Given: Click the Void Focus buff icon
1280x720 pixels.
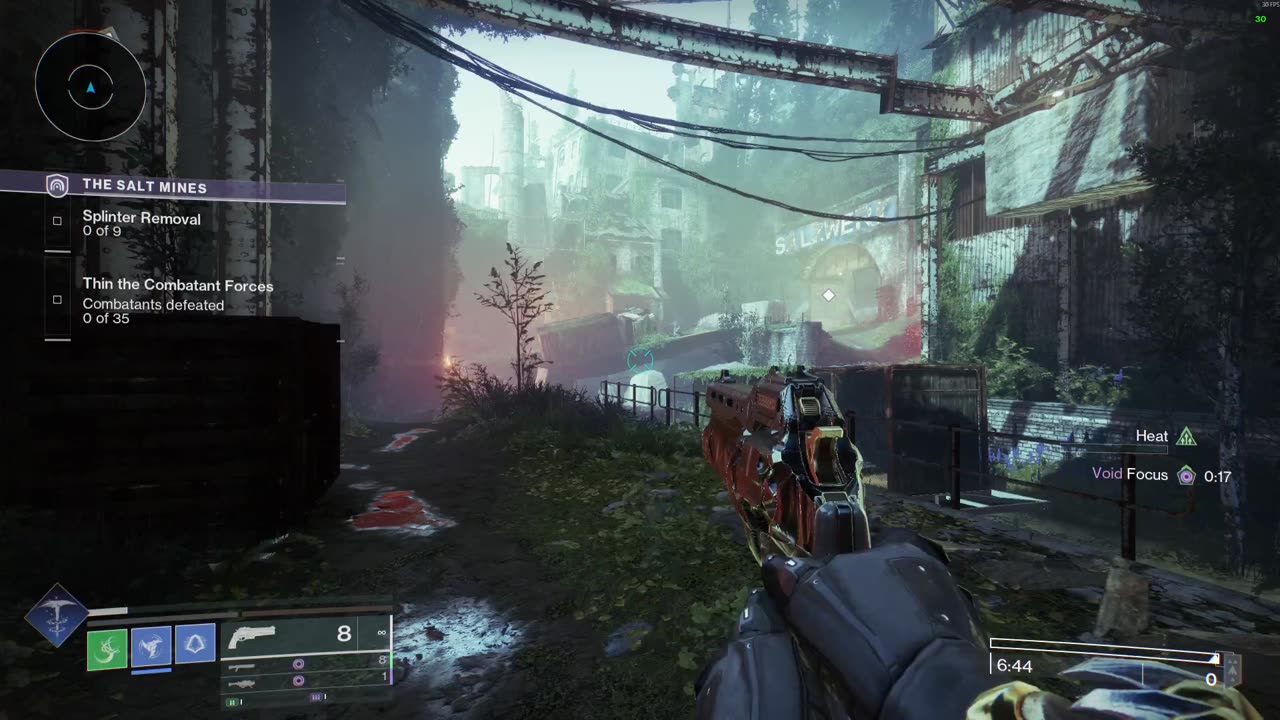Looking at the screenshot, I should point(1186,476).
